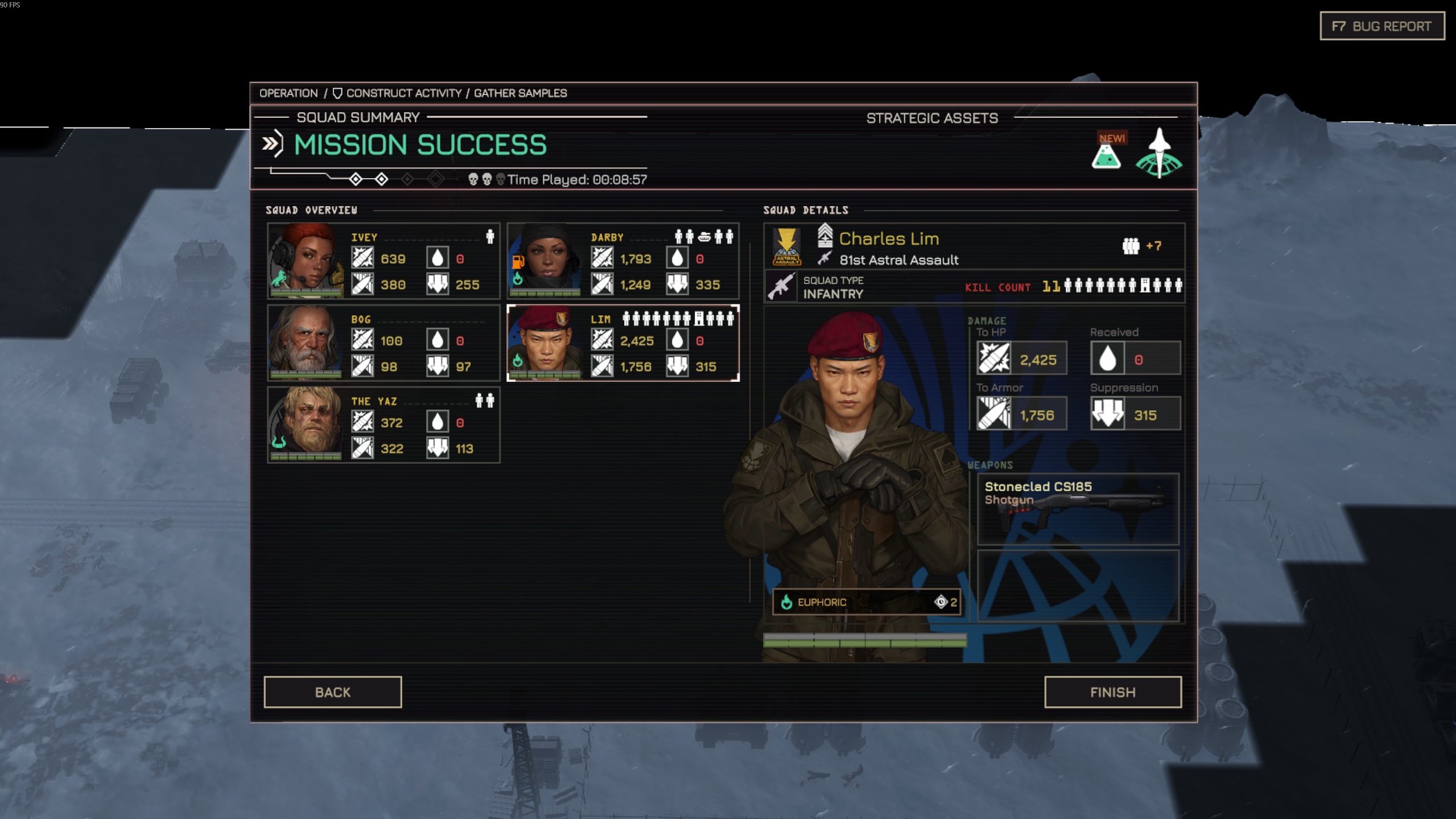1456x819 pixels.
Task: Go back with the BACK button
Action: click(332, 692)
